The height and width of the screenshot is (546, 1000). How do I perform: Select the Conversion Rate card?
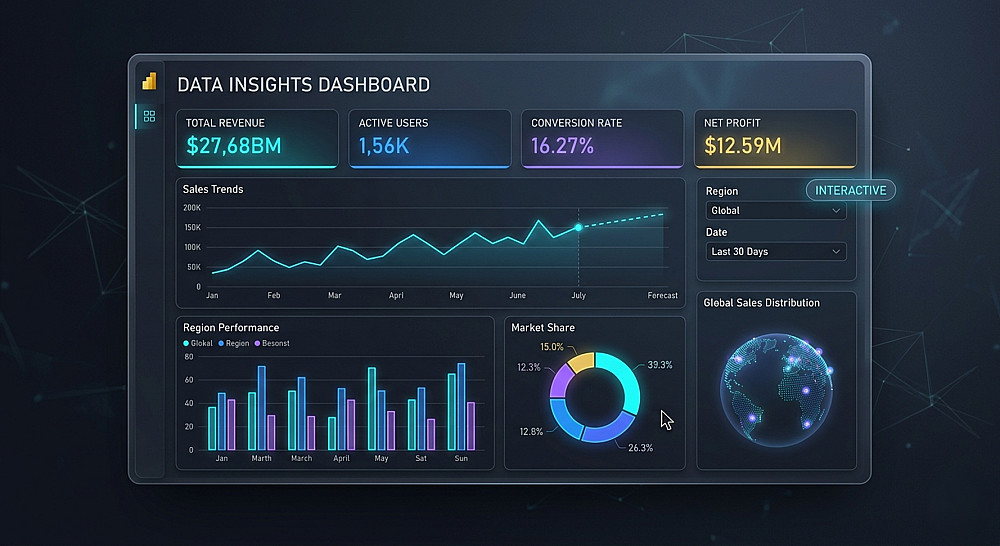click(x=603, y=138)
